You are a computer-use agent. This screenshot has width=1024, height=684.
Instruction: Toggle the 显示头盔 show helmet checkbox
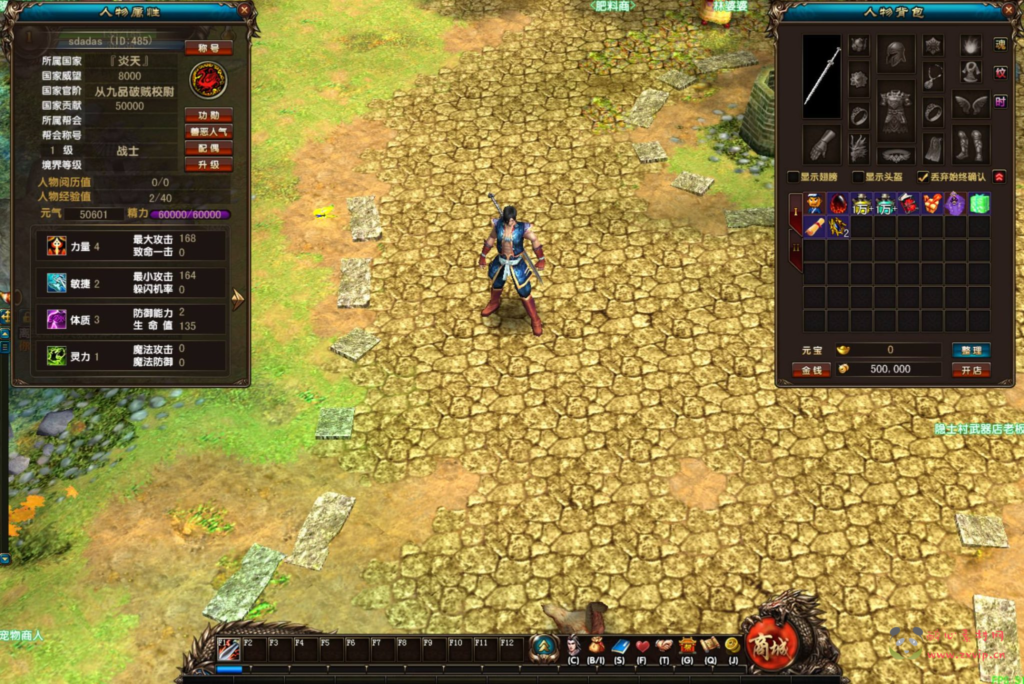858,177
